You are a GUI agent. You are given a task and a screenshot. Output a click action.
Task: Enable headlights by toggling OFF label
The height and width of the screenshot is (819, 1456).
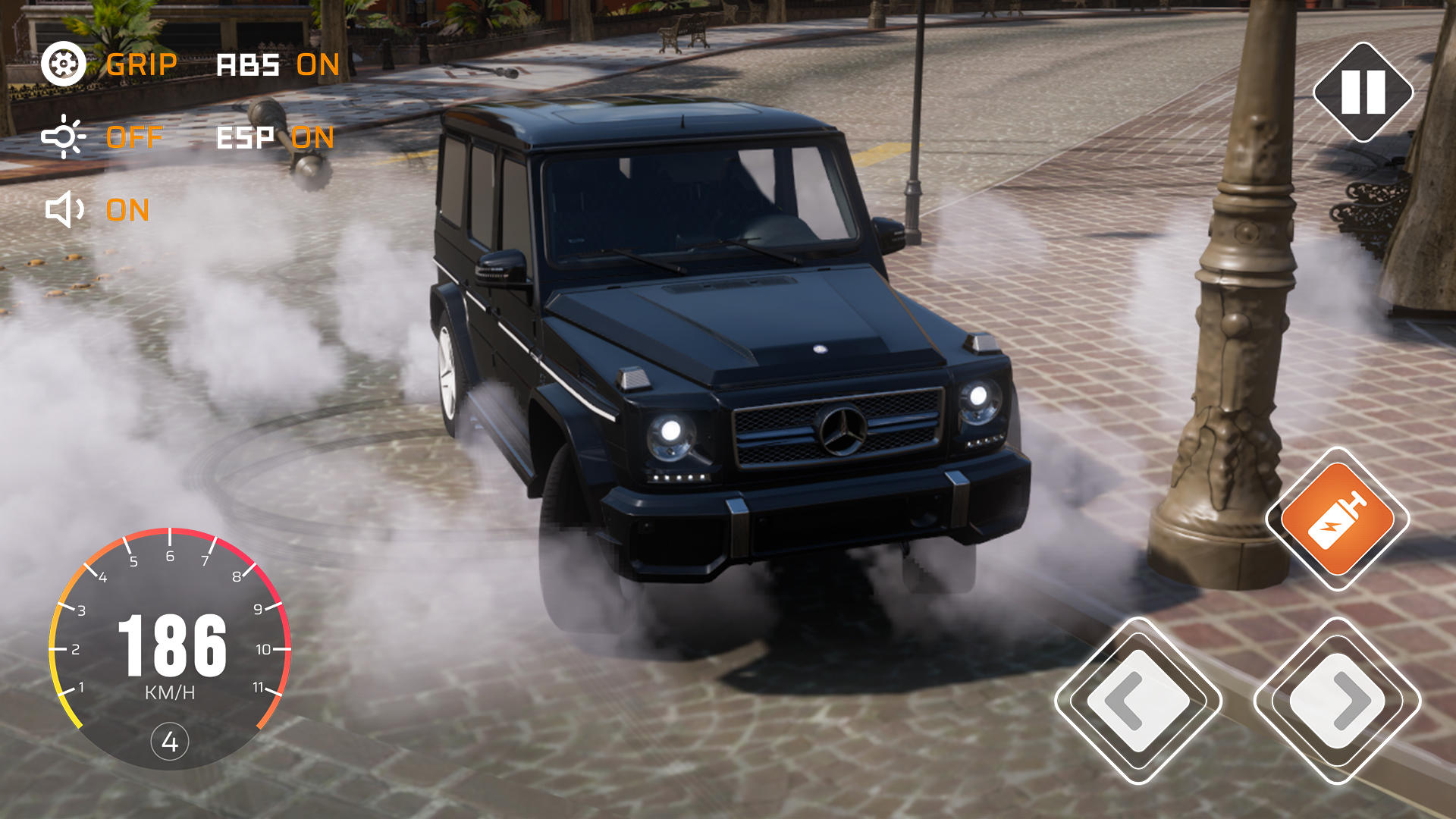(x=133, y=138)
